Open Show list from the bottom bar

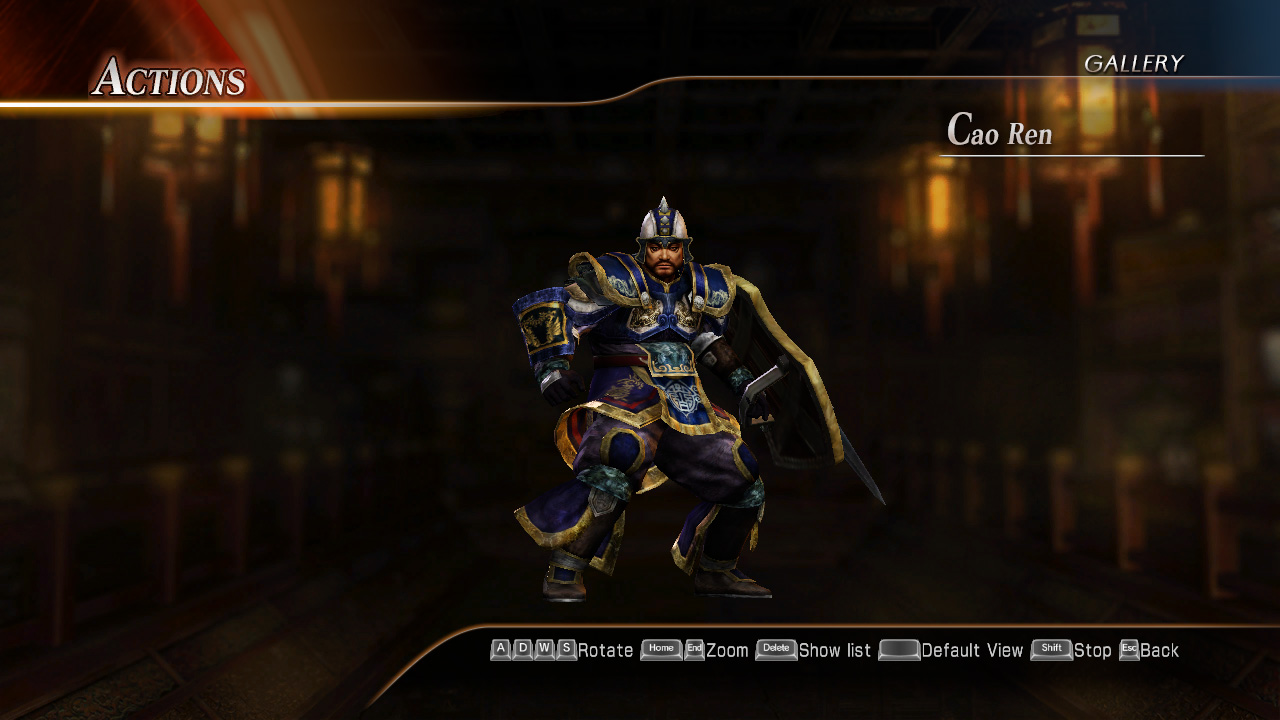(x=833, y=649)
